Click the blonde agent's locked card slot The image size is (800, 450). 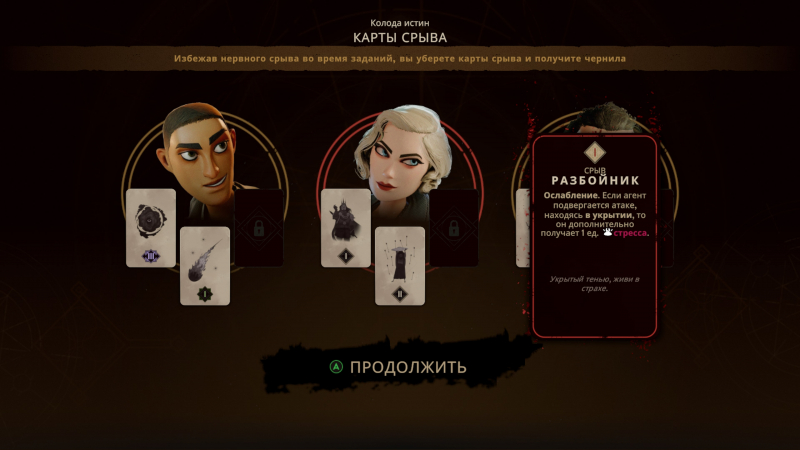453,228
